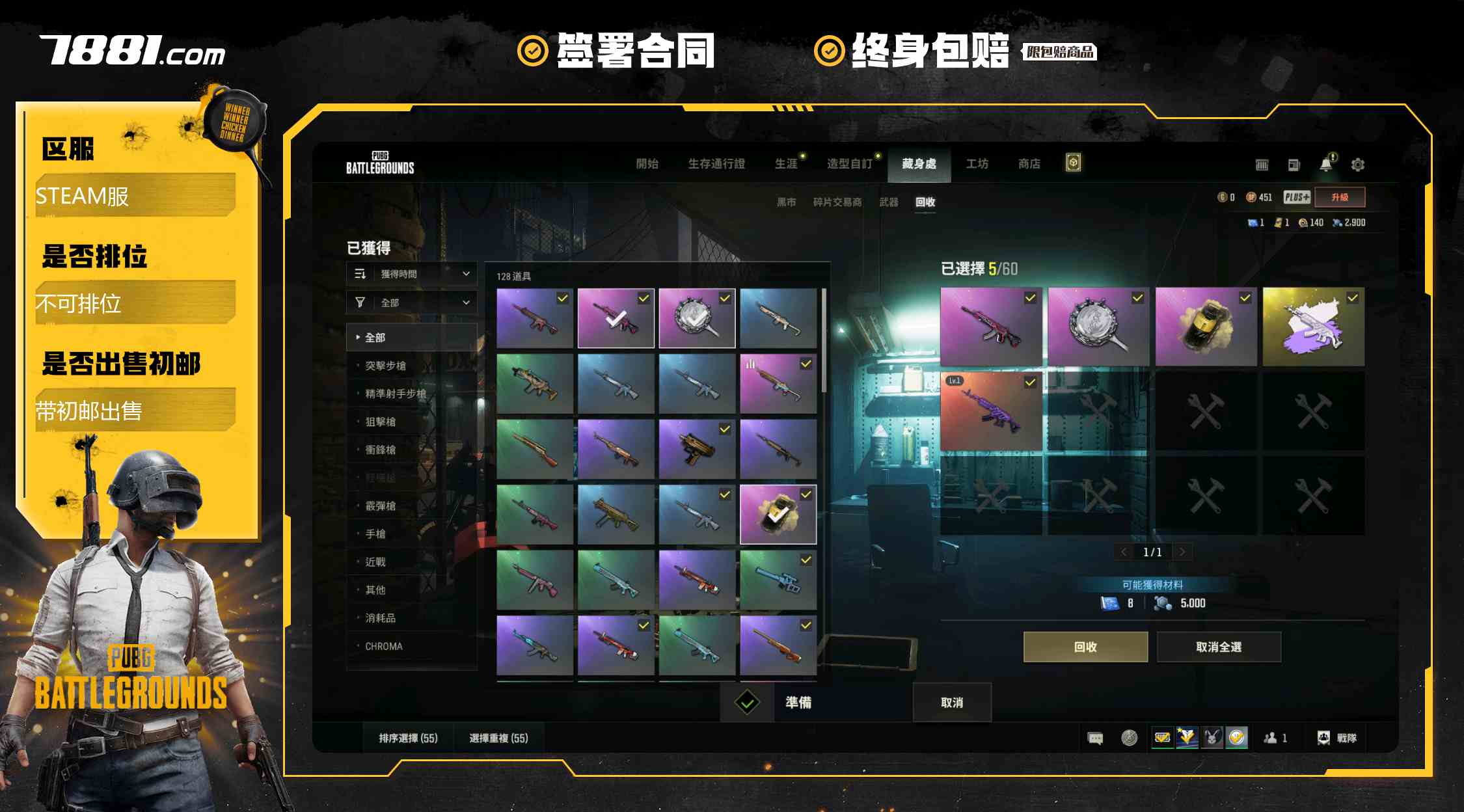
Task: Switch to 生存通行證 tab
Action: 716,164
